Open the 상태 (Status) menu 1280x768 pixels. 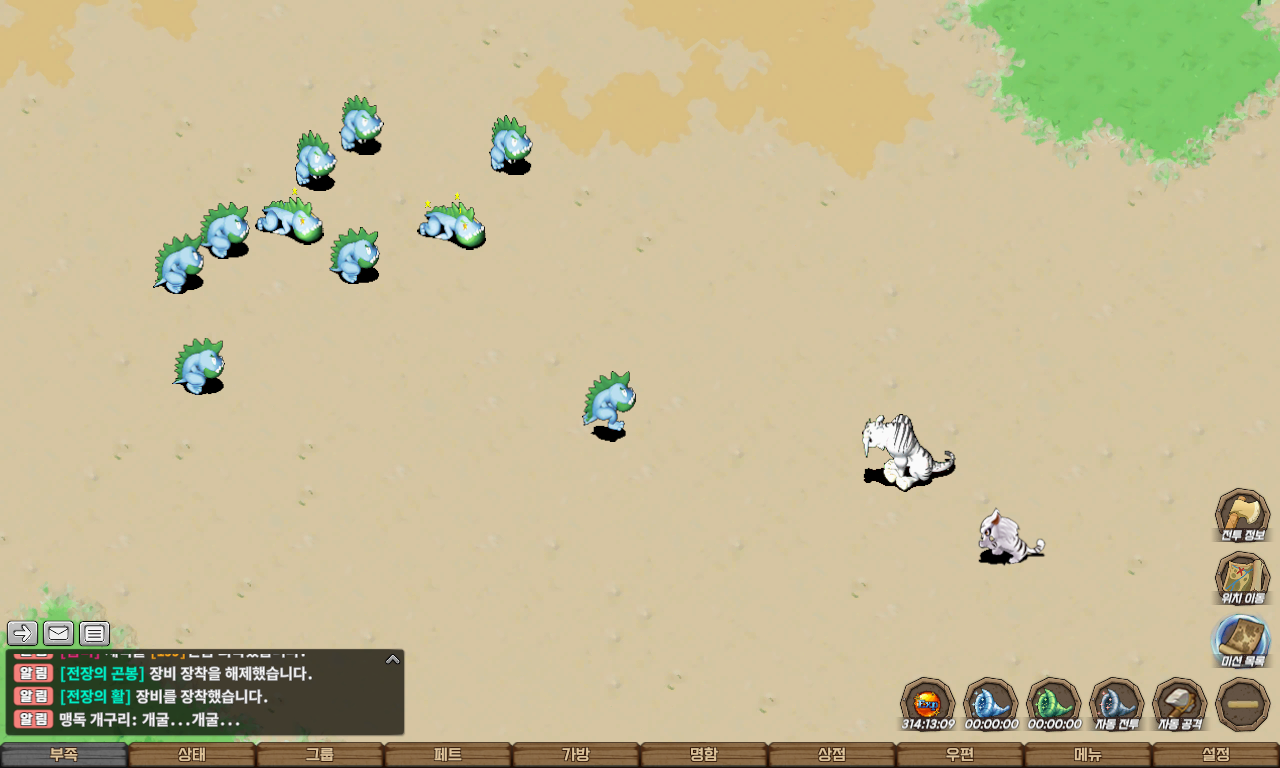coord(191,755)
